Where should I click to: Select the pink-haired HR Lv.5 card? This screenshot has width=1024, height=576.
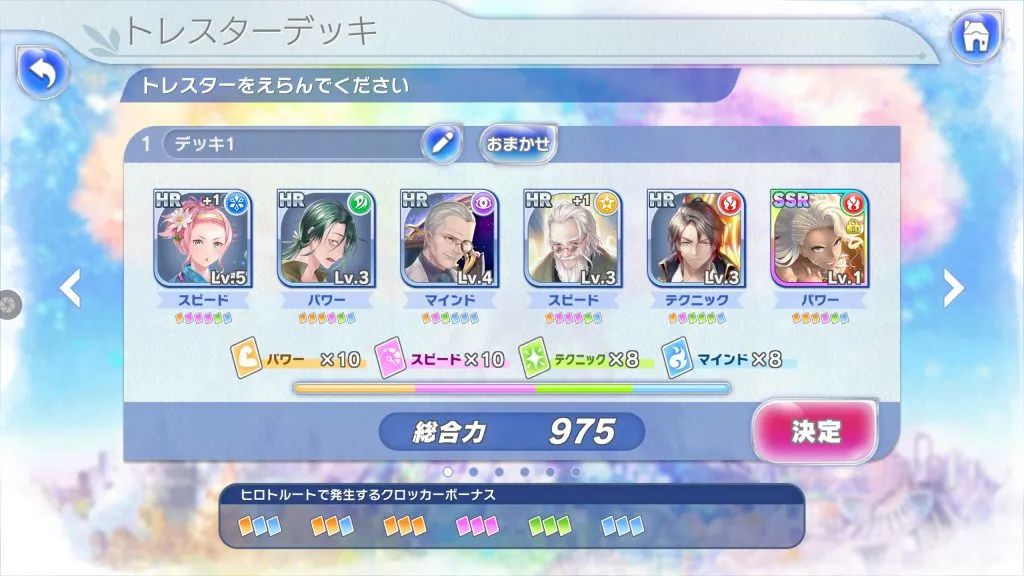[x=202, y=239]
